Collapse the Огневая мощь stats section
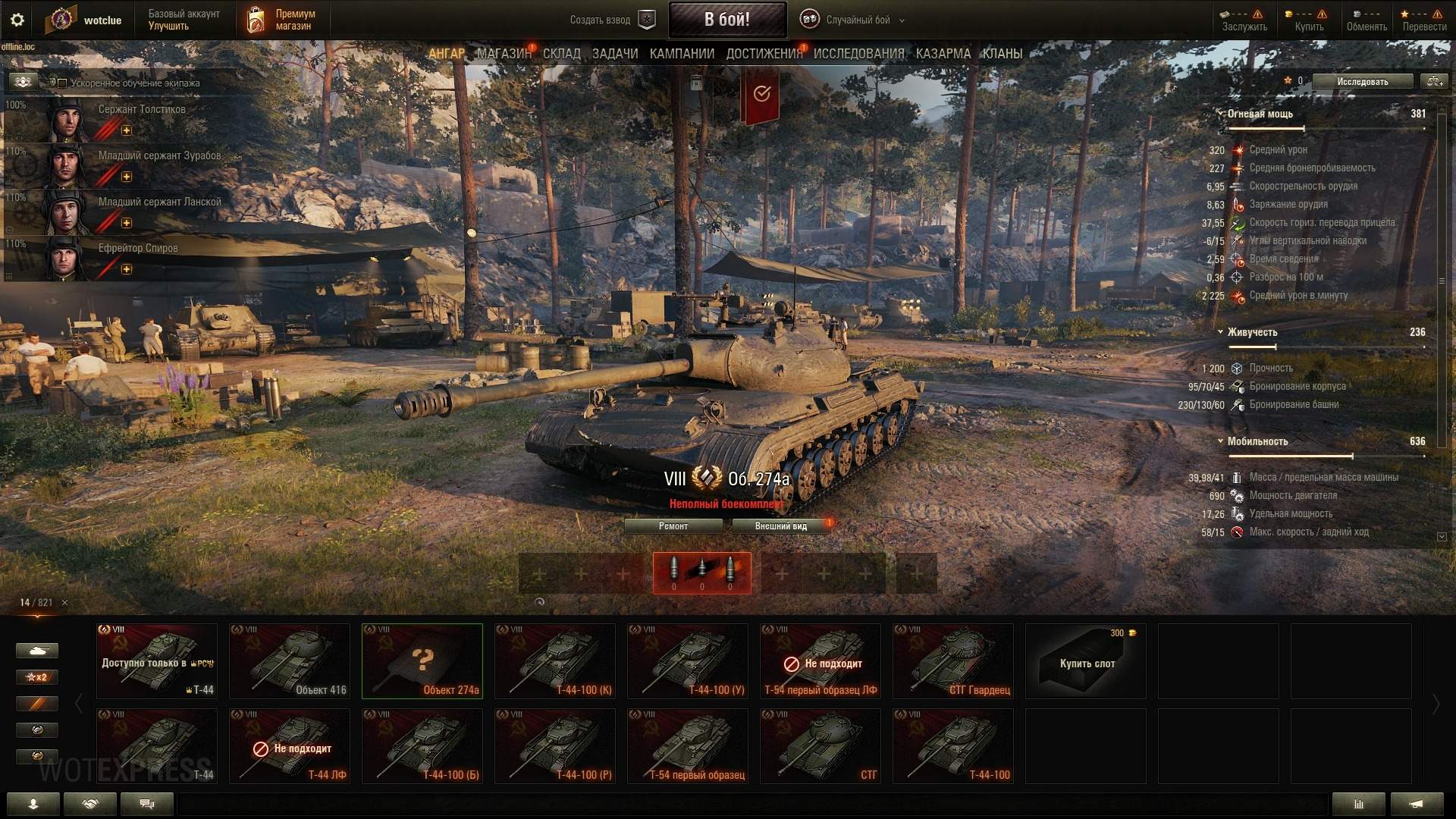Screen dimensions: 1456x819 point(1220,114)
